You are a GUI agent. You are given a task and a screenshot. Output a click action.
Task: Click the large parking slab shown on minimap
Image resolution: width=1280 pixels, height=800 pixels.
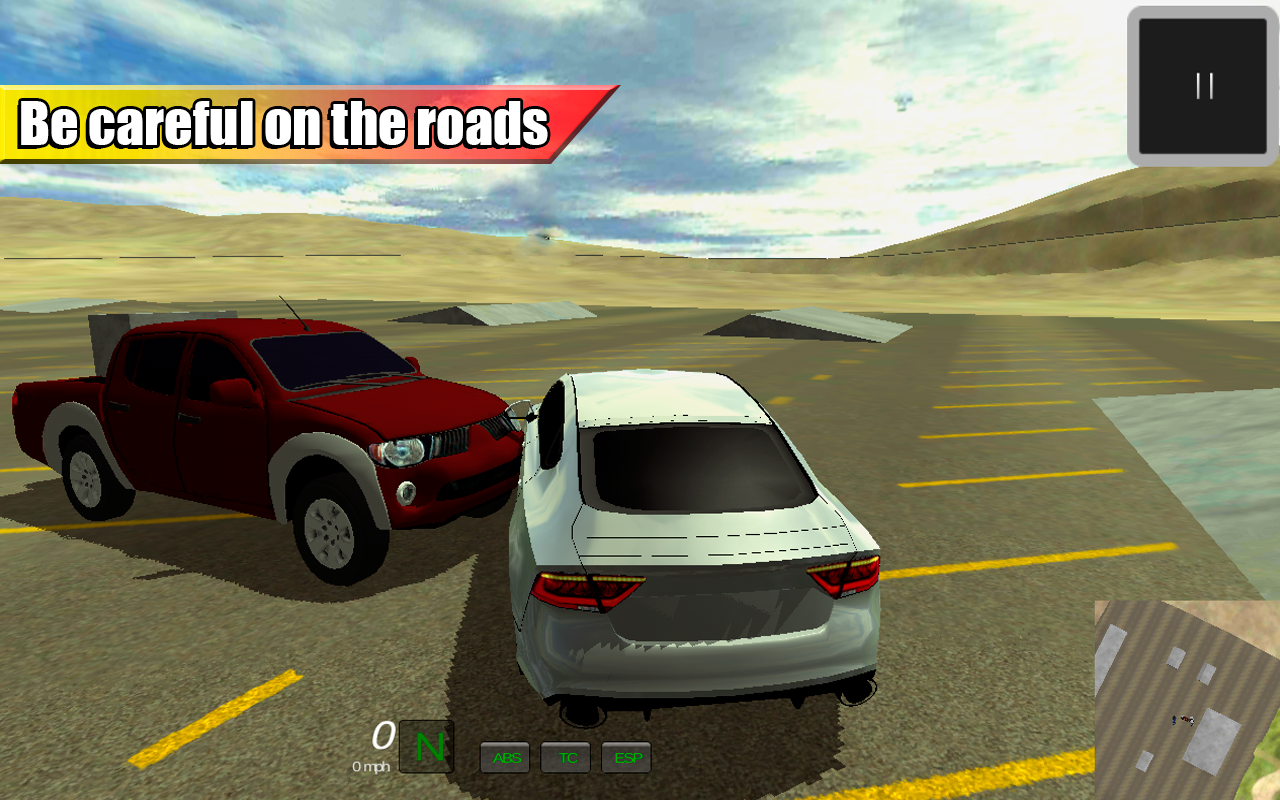(x=1211, y=740)
